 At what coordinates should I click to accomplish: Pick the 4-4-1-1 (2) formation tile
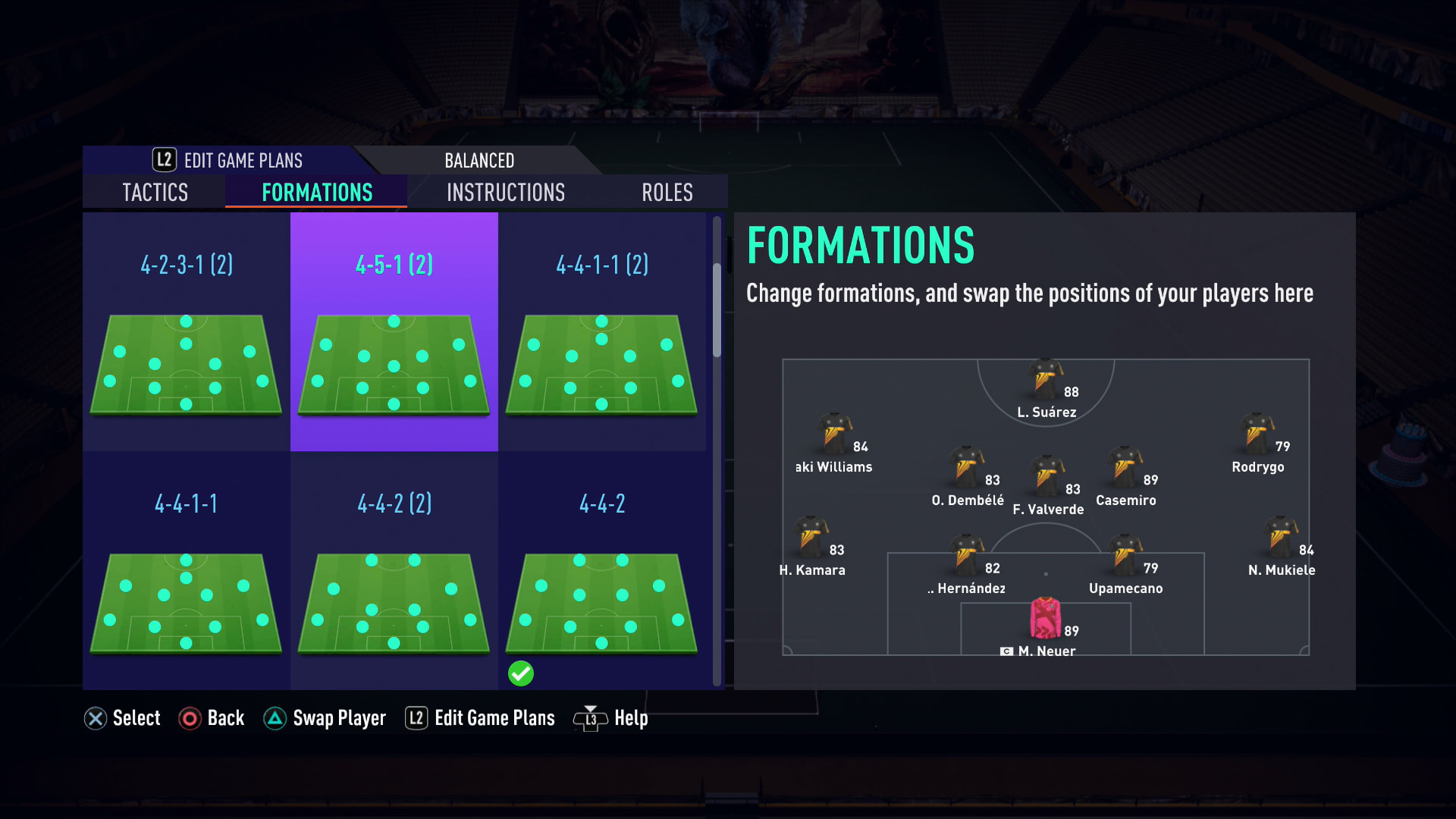point(602,332)
